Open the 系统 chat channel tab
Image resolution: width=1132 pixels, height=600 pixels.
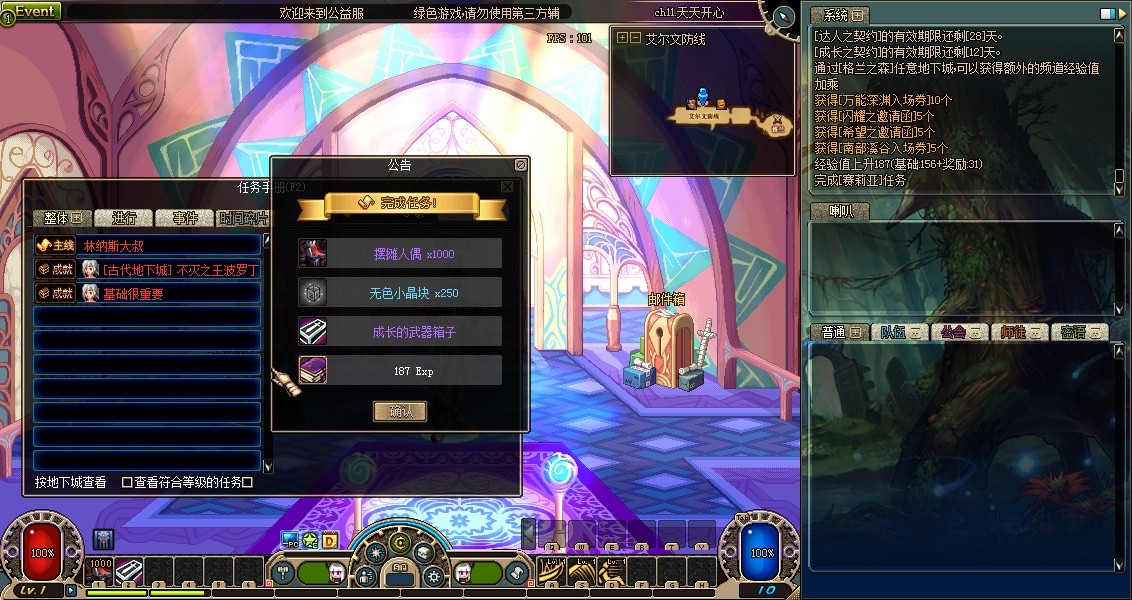[838, 15]
